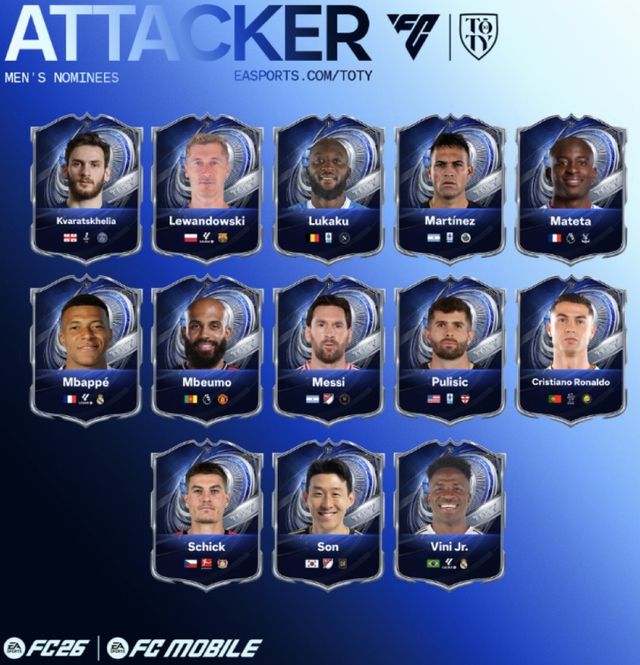Viewport: 640px width, 665px height.
Task: Pick the Schick nominee card
Action: click(207, 513)
